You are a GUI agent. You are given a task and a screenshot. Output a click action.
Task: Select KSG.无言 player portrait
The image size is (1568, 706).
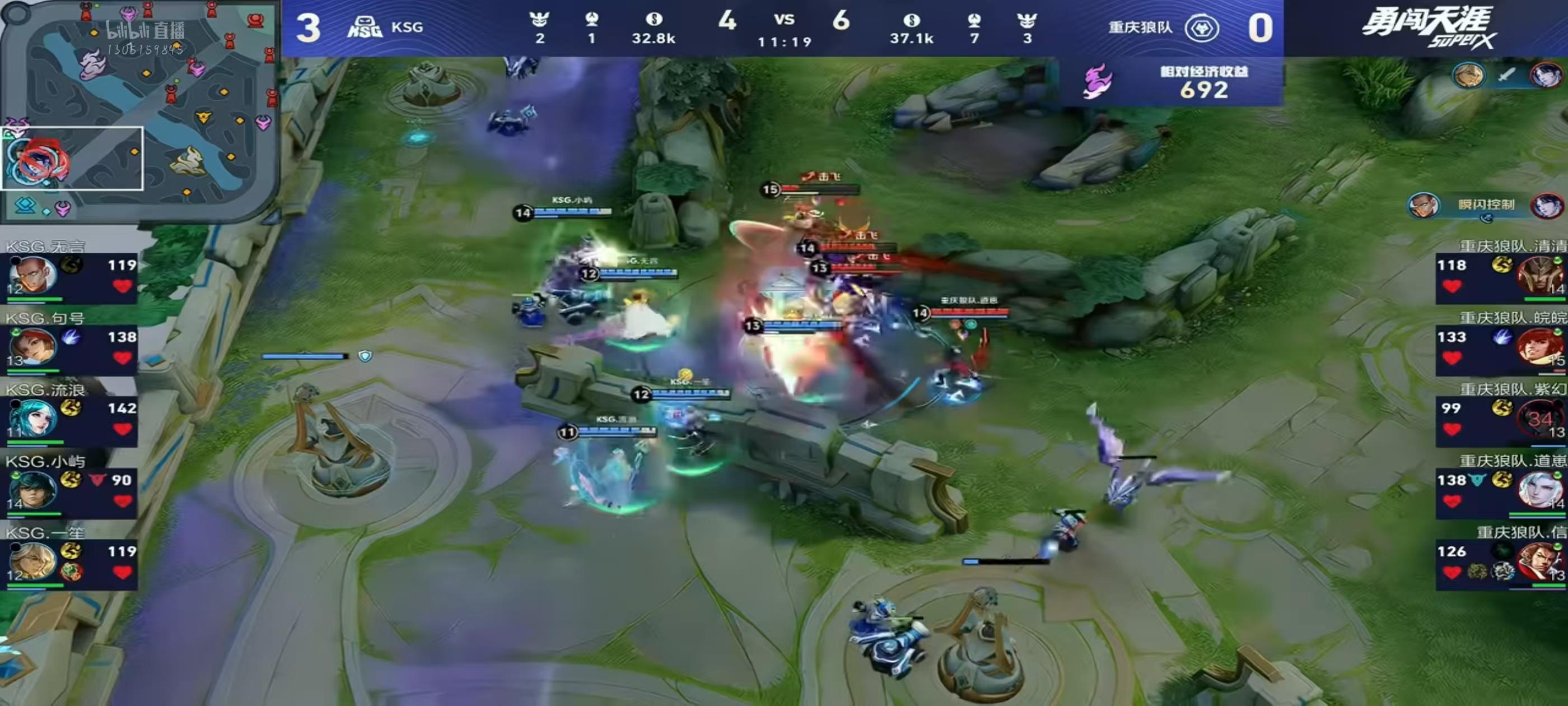[x=32, y=275]
